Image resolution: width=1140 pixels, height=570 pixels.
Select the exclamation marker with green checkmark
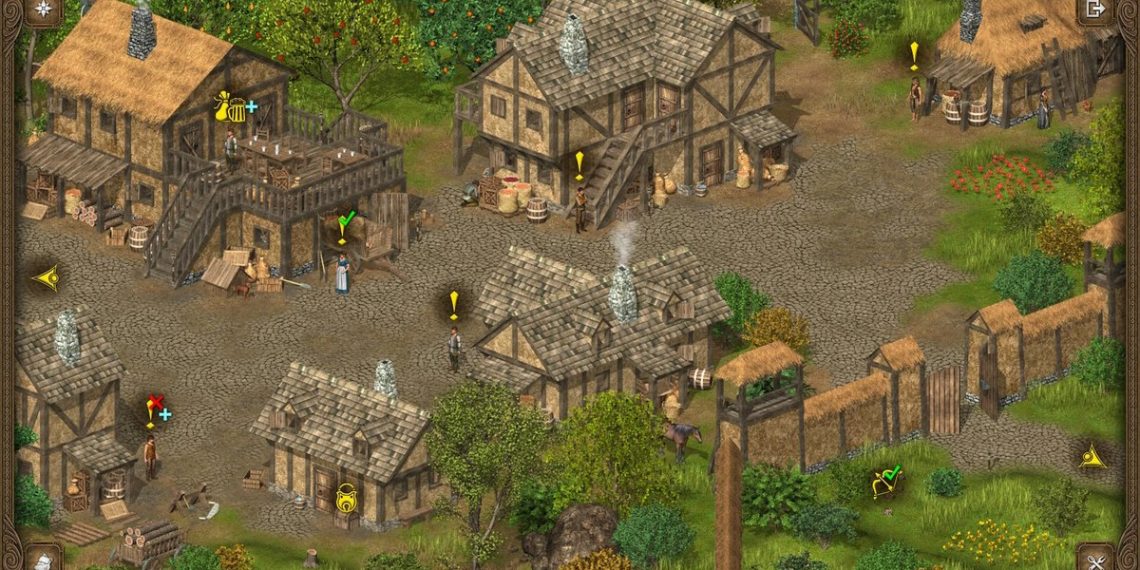point(343,225)
